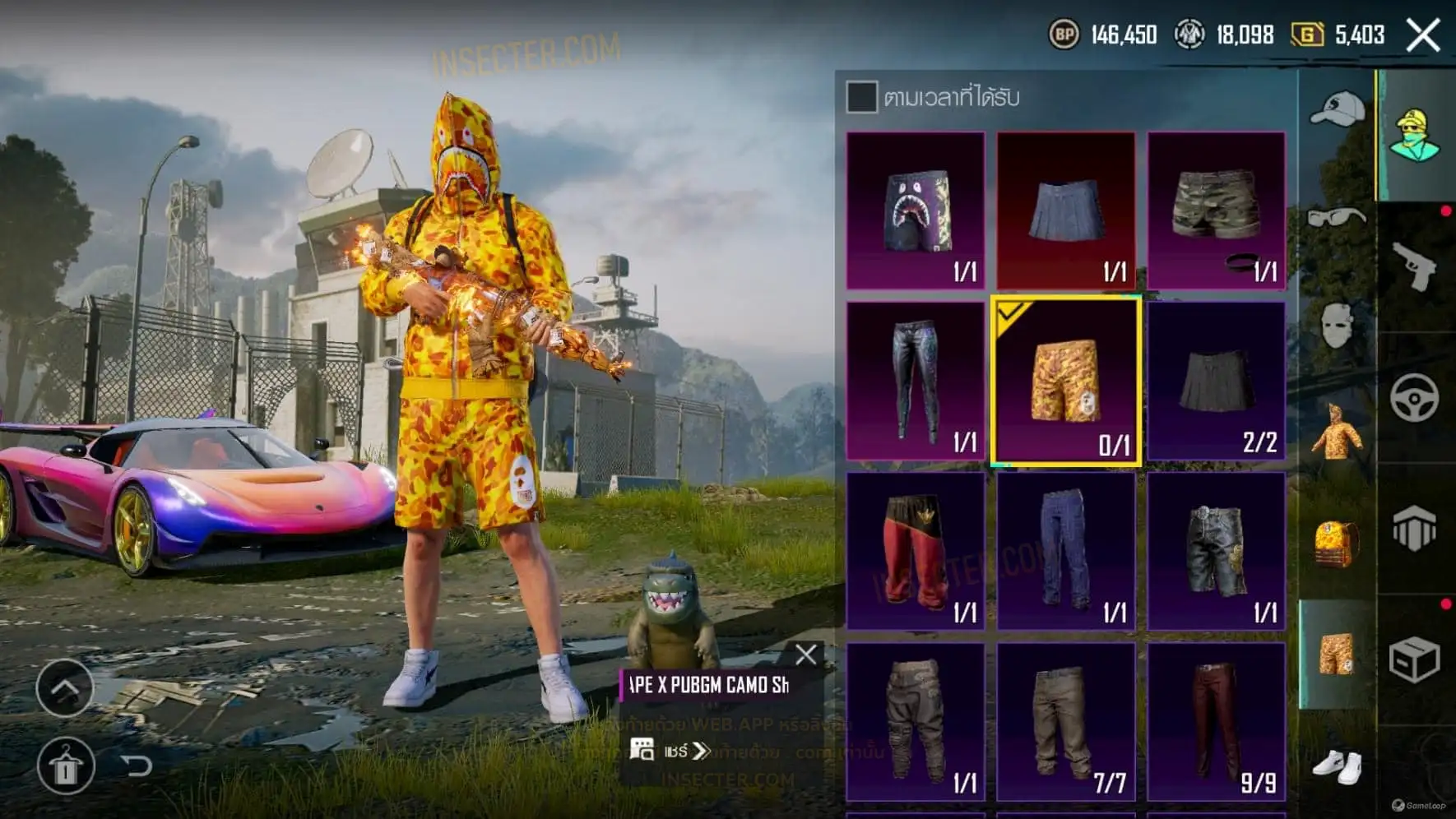Select the red and black baggy pants
This screenshot has height=819, width=1456.
(916, 552)
